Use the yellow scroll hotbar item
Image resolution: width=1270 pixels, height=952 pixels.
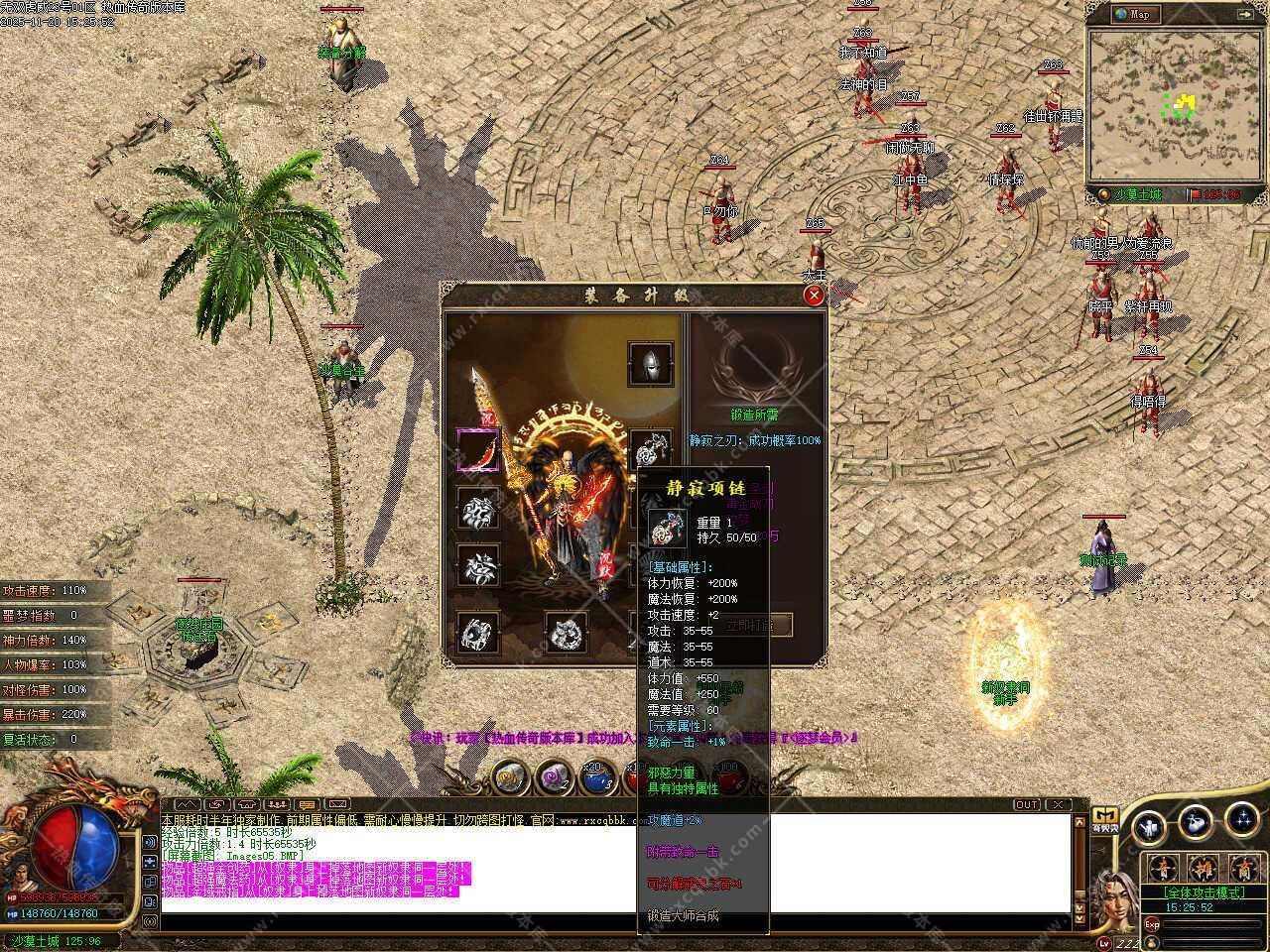tap(510, 778)
